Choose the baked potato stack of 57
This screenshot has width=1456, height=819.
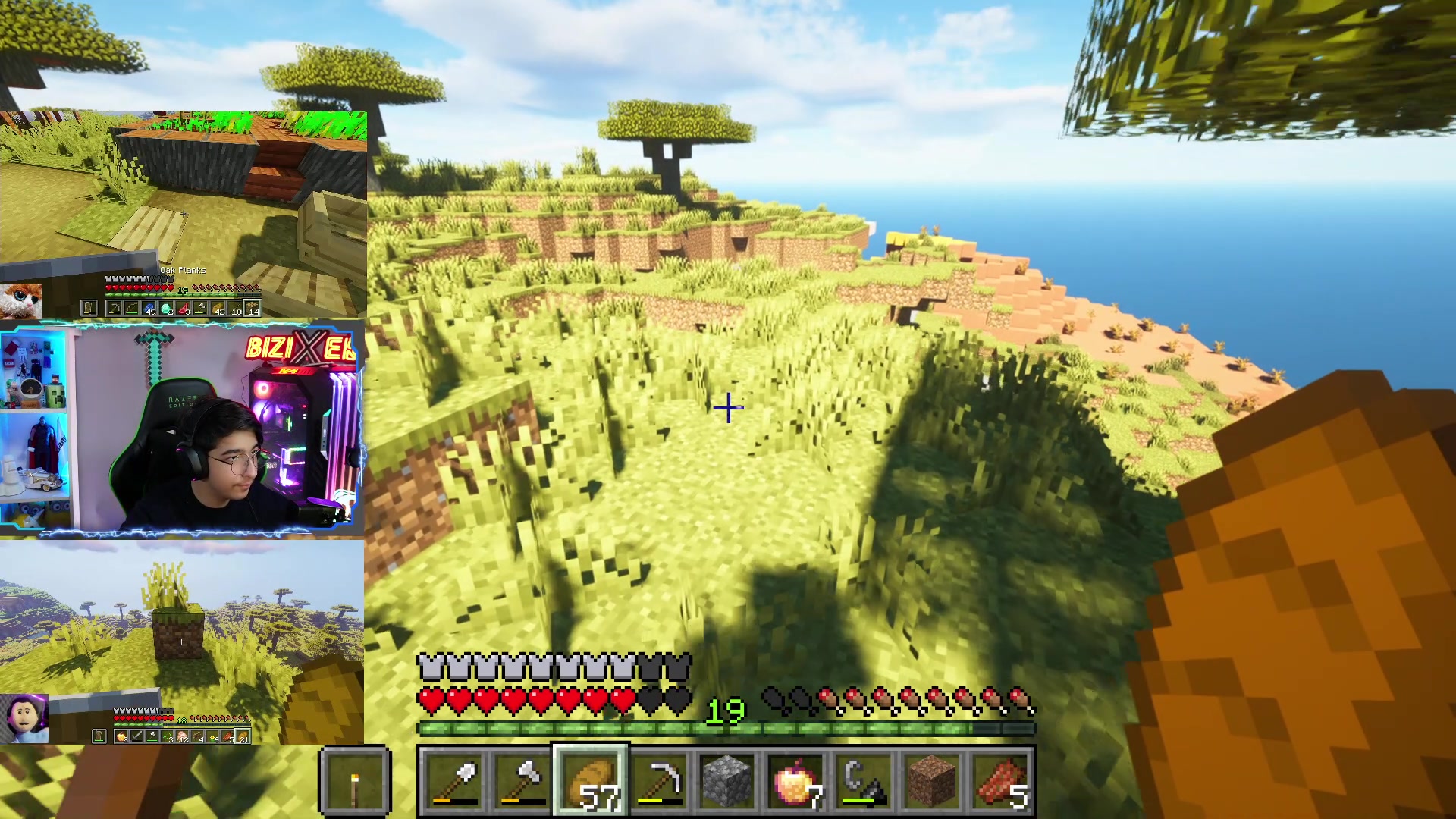pyautogui.click(x=591, y=781)
